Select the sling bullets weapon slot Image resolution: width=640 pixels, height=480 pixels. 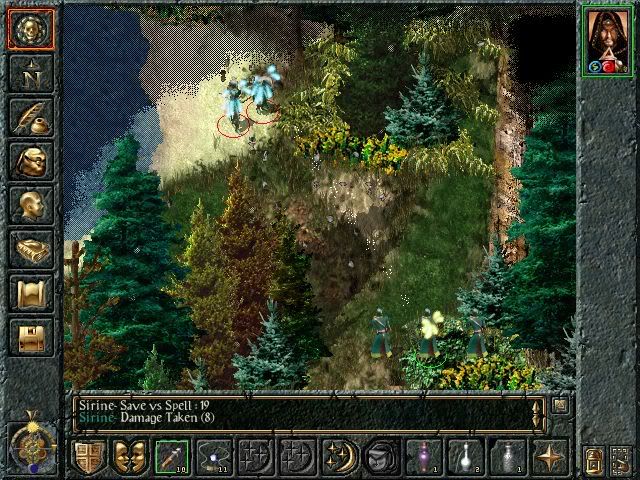pos(214,458)
